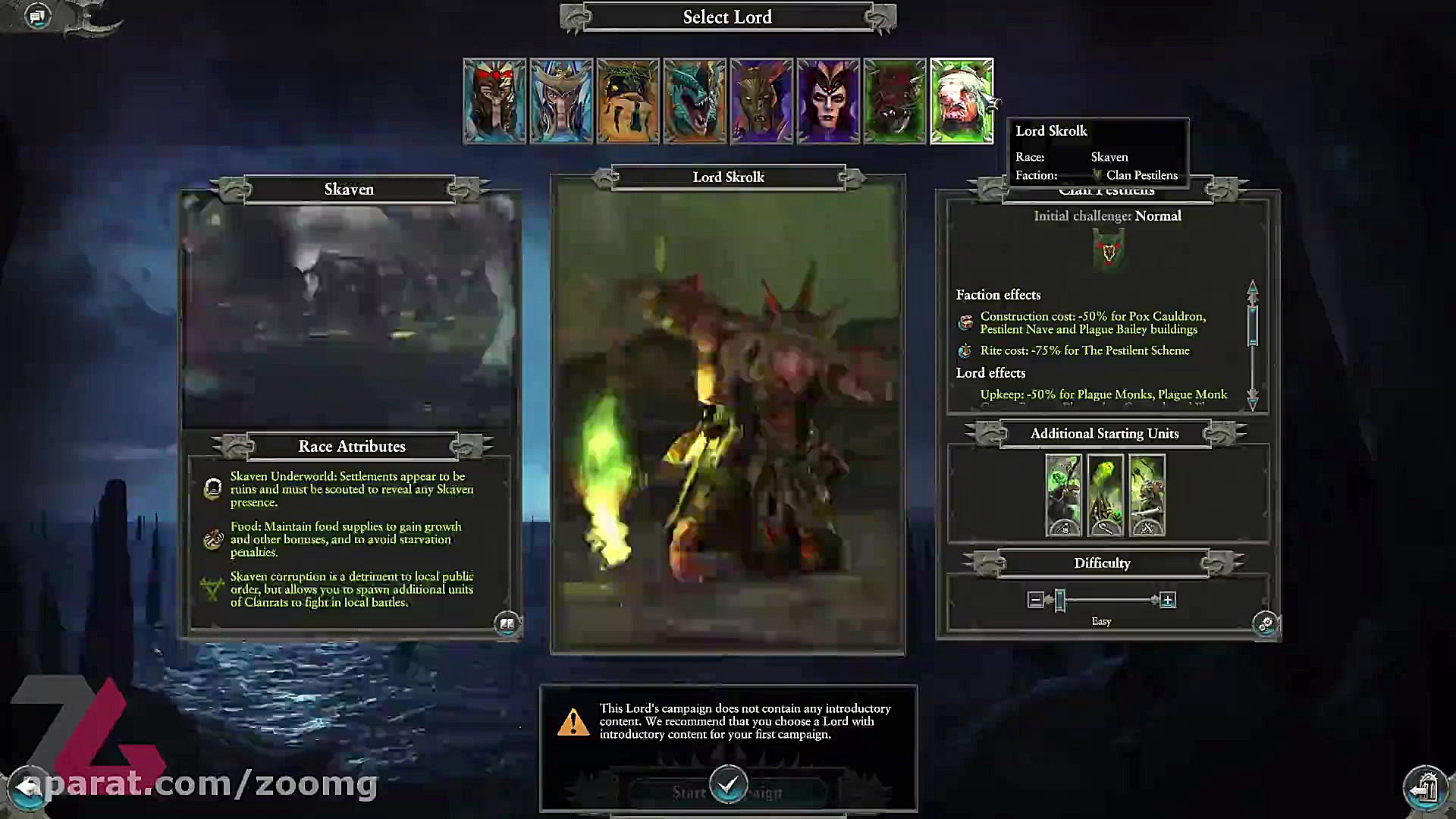
Task: Choose the horned dark-helmed lord on purple
Action: click(x=761, y=101)
